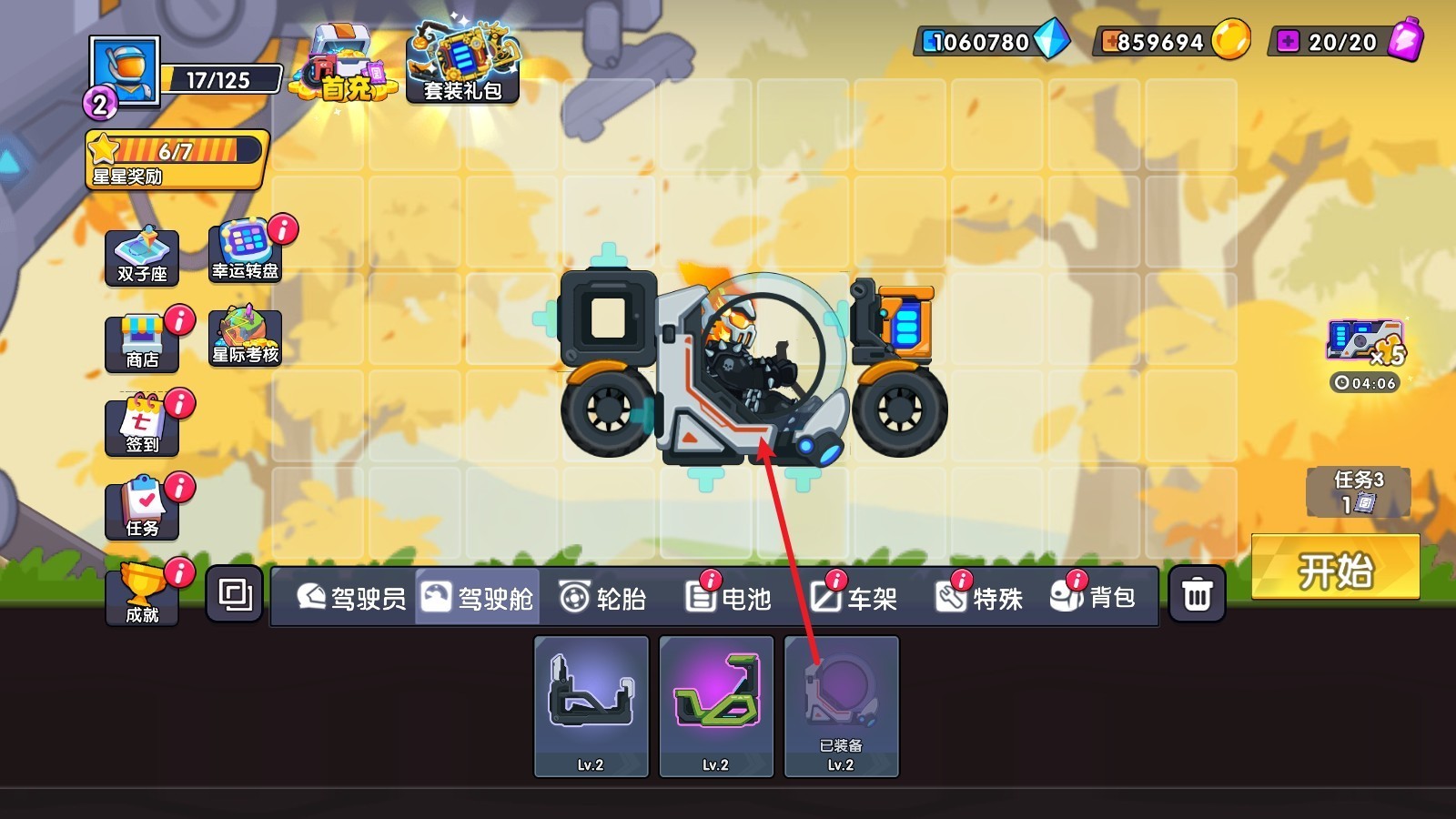Show the 电池 battery tab
1456x819 pixels.
[x=728, y=598]
